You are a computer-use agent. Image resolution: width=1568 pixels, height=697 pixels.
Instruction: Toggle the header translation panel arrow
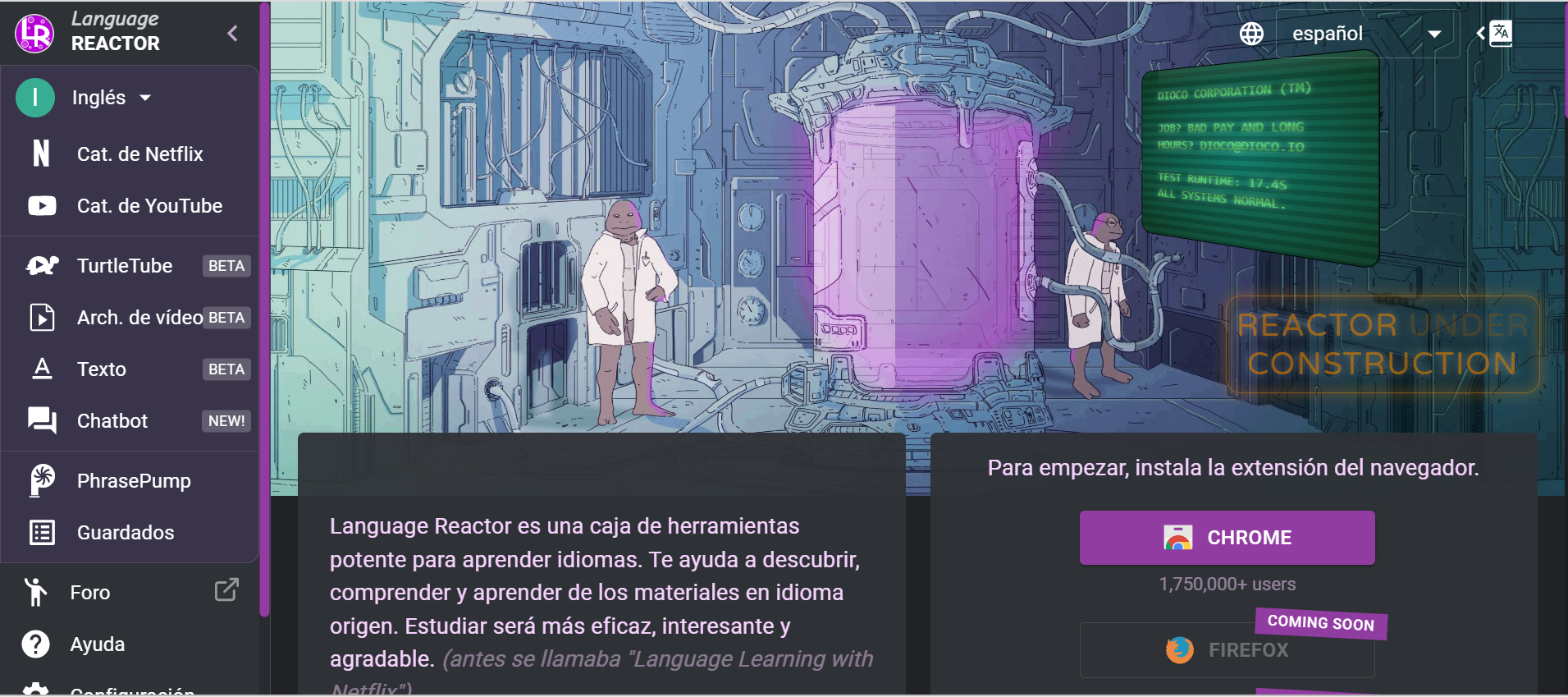pyautogui.click(x=1480, y=33)
